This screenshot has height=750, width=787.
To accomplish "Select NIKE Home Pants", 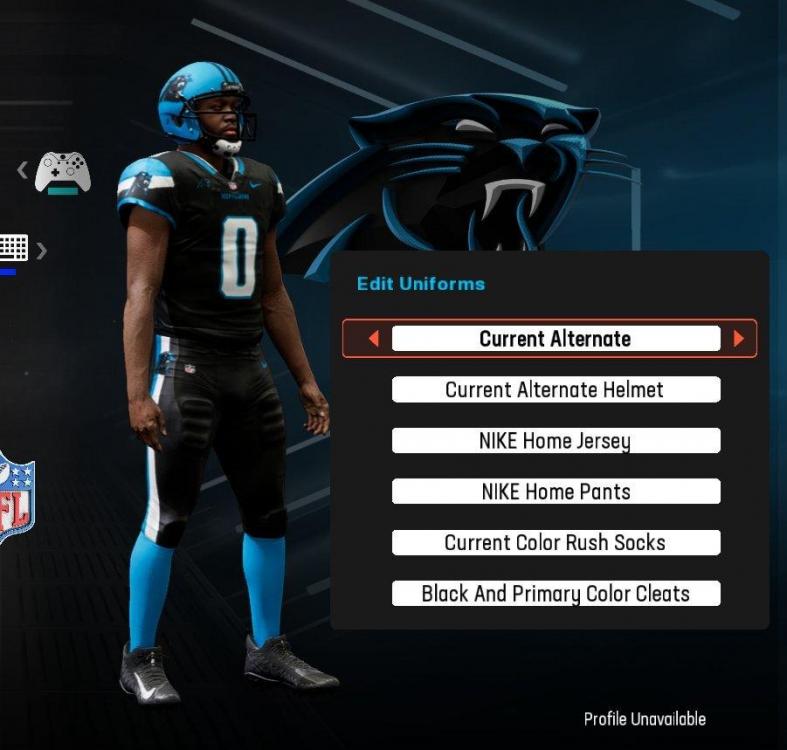I will point(555,492).
